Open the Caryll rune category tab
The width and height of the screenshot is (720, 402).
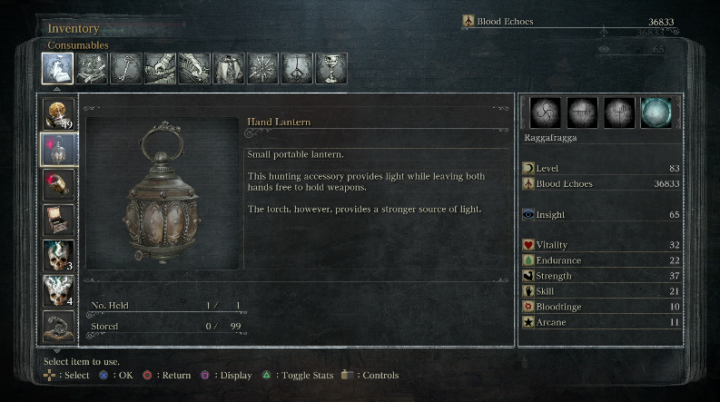[297, 68]
